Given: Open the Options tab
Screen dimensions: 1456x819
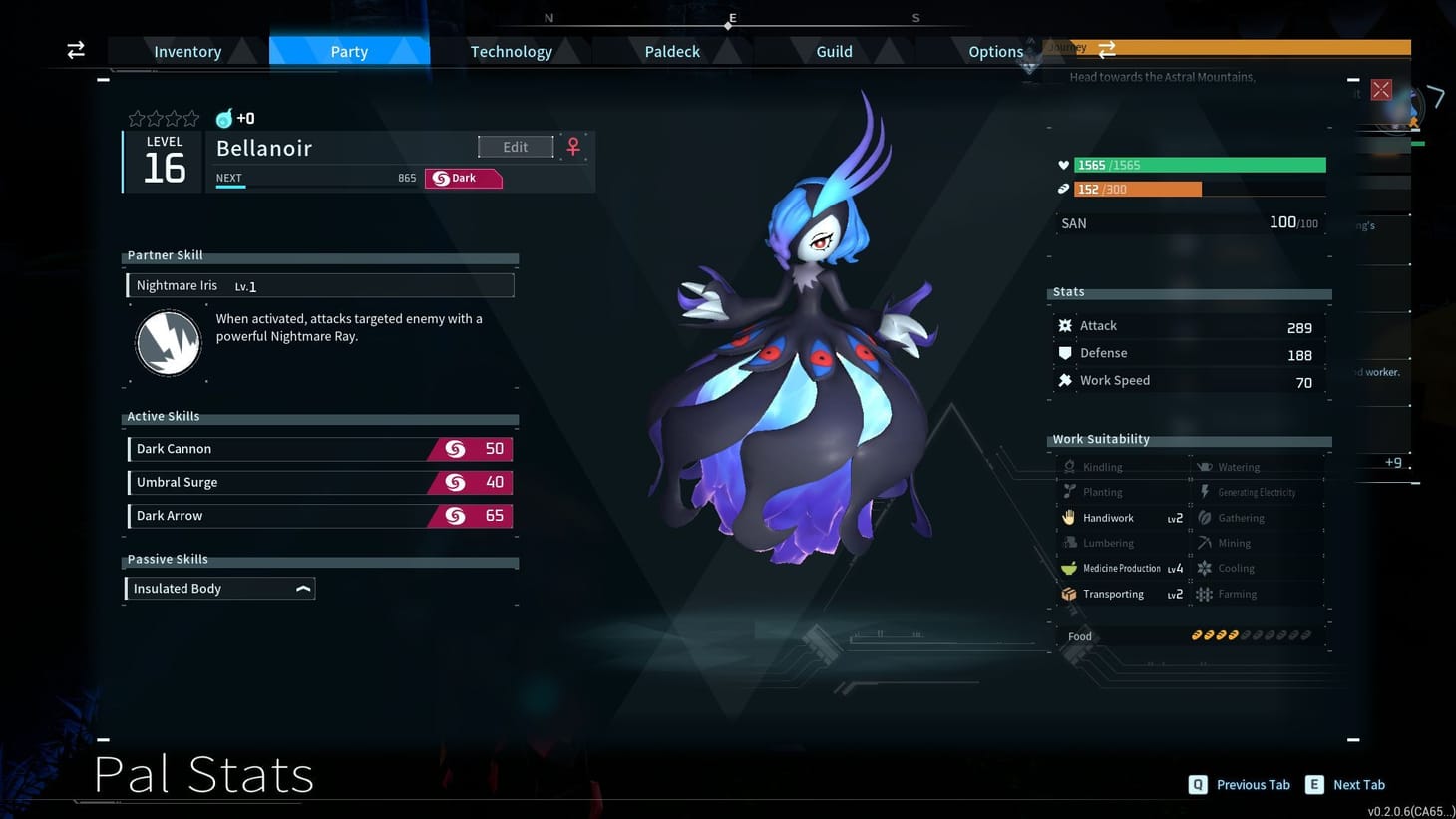Looking at the screenshot, I should click(994, 51).
